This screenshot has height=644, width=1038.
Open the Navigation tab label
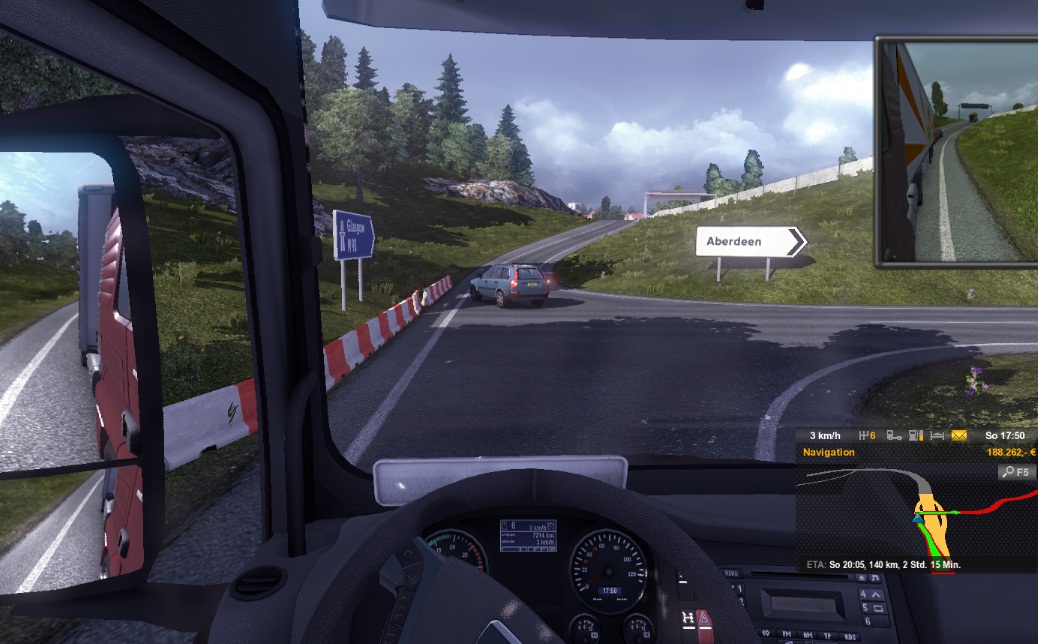(x=828, y=452)
